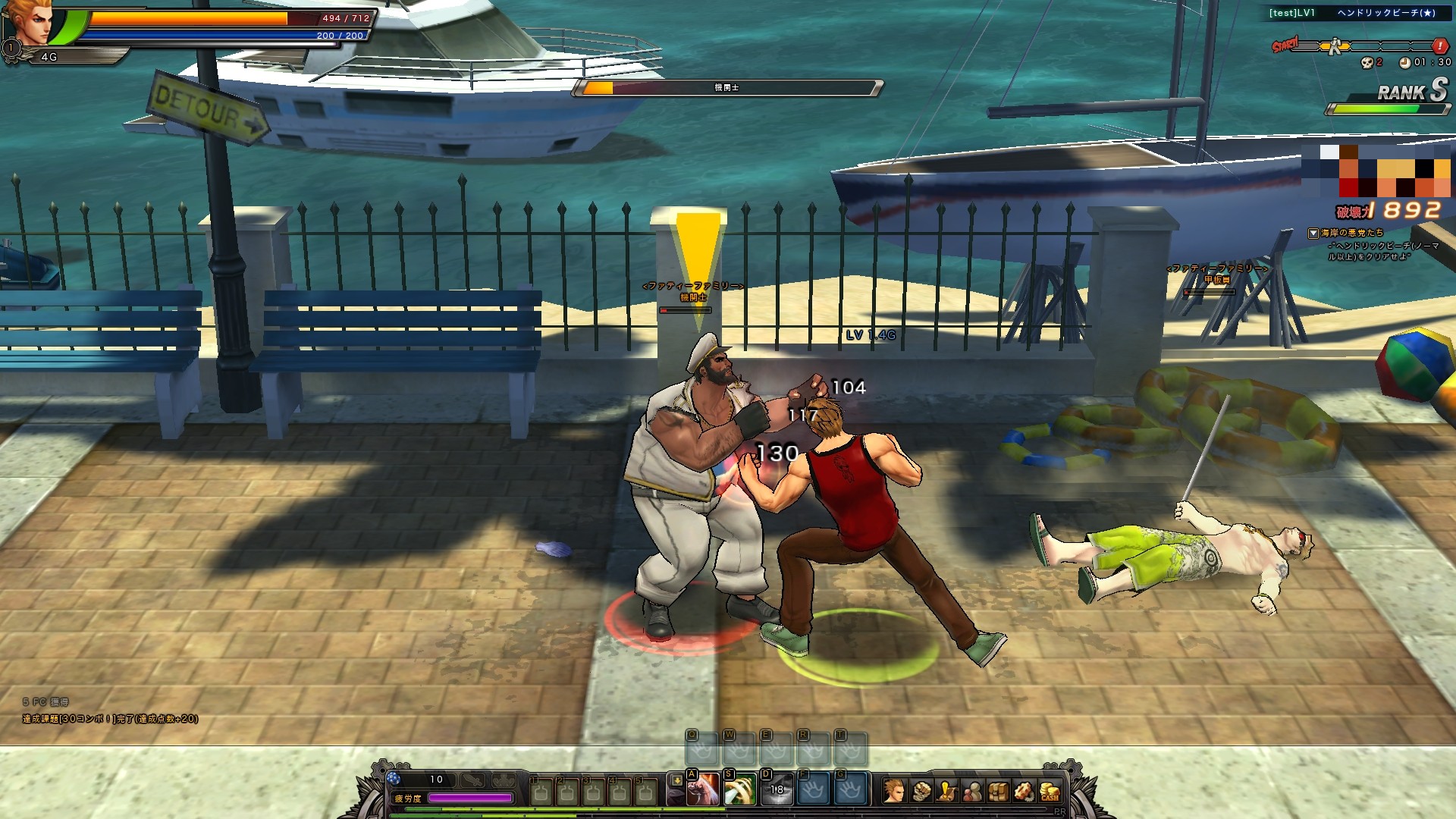Select the D skill showing cooldown 18
The width and height of the screenshot is (1456, 819).
[777, 790]
